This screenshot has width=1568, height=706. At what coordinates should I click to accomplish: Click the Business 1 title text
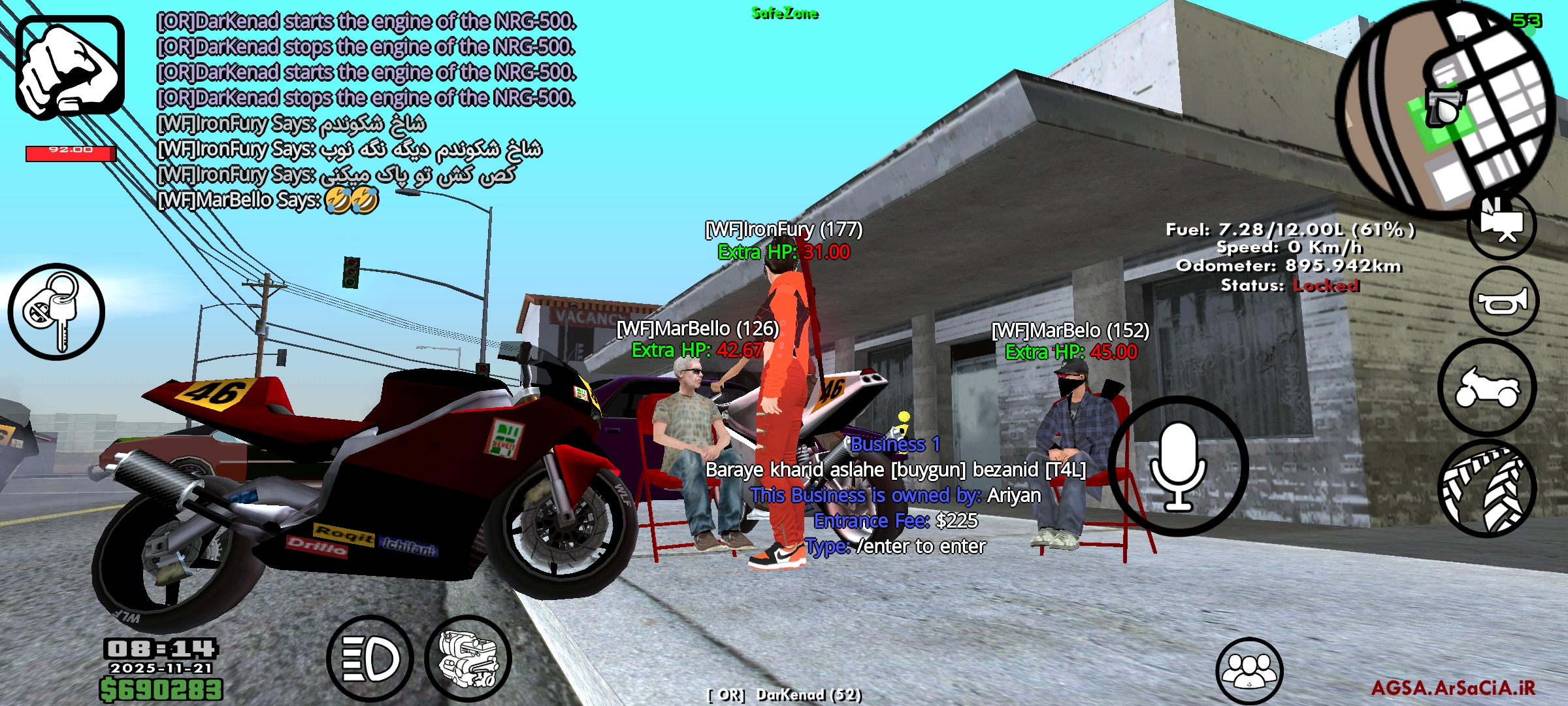(x=895, y=446)
